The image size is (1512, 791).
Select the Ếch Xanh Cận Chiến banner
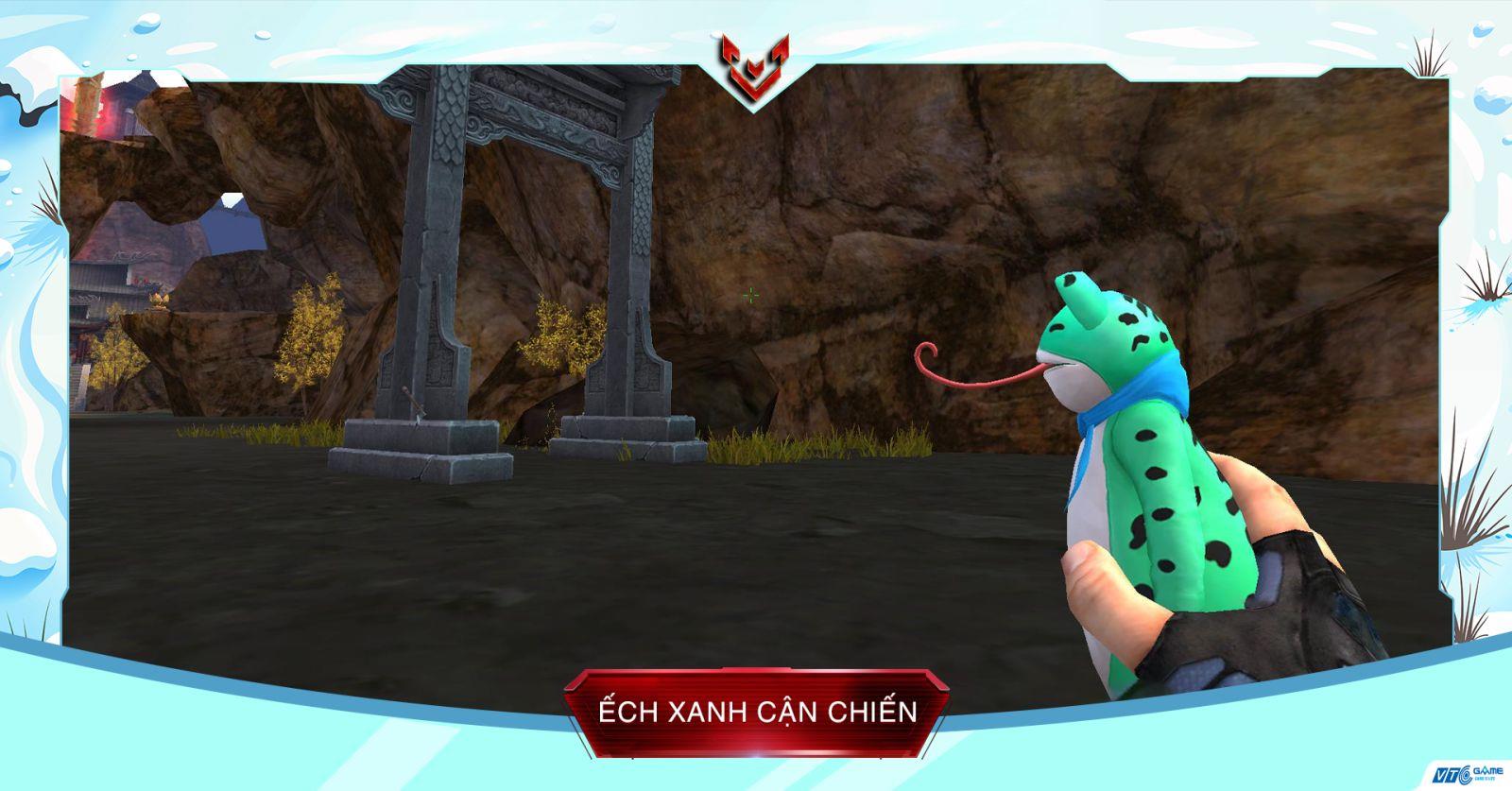point(757,711)
